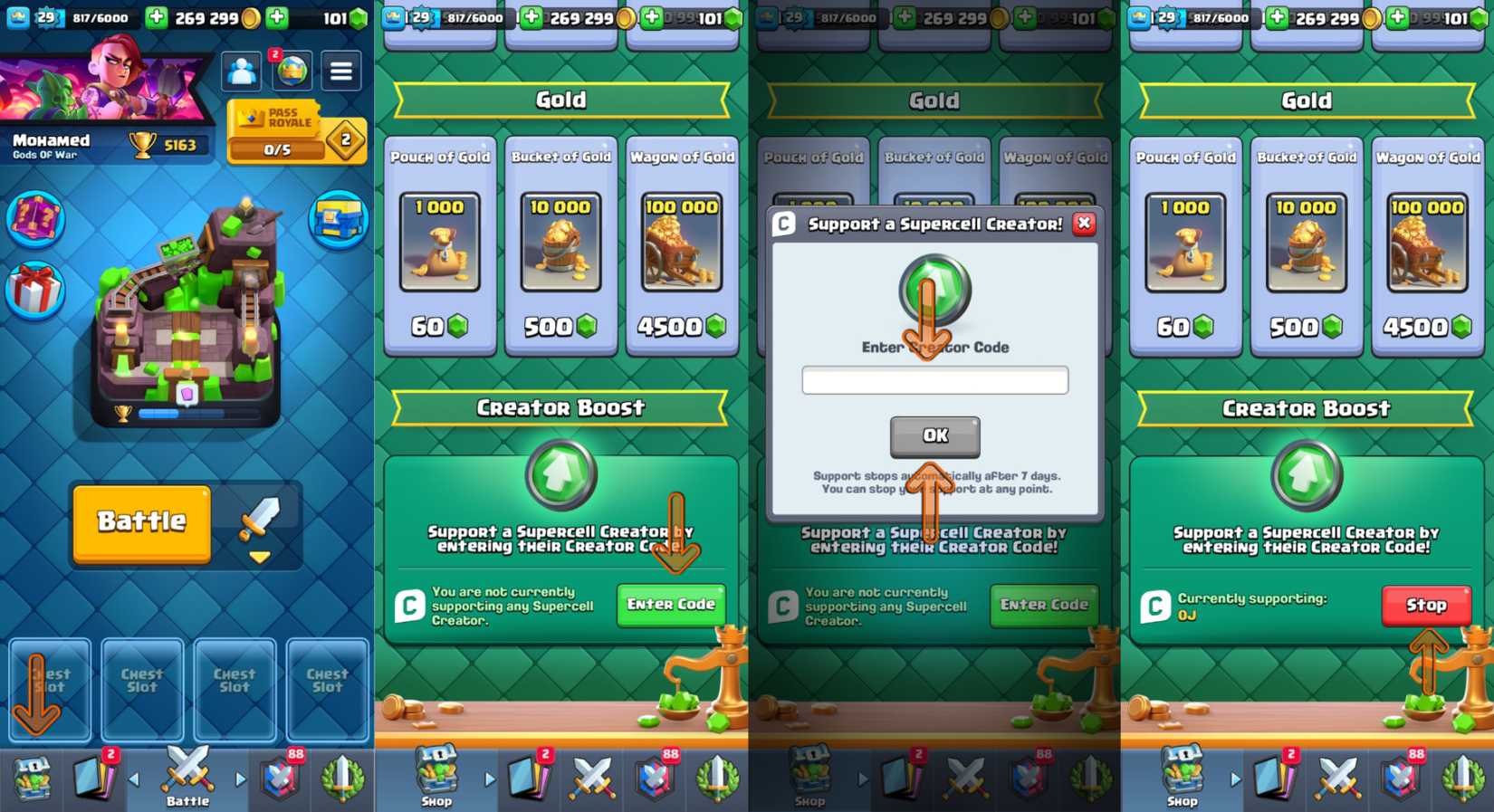Click the creator code input field
The height and width of the screenshot is (812, 1494).
(934, 380)
